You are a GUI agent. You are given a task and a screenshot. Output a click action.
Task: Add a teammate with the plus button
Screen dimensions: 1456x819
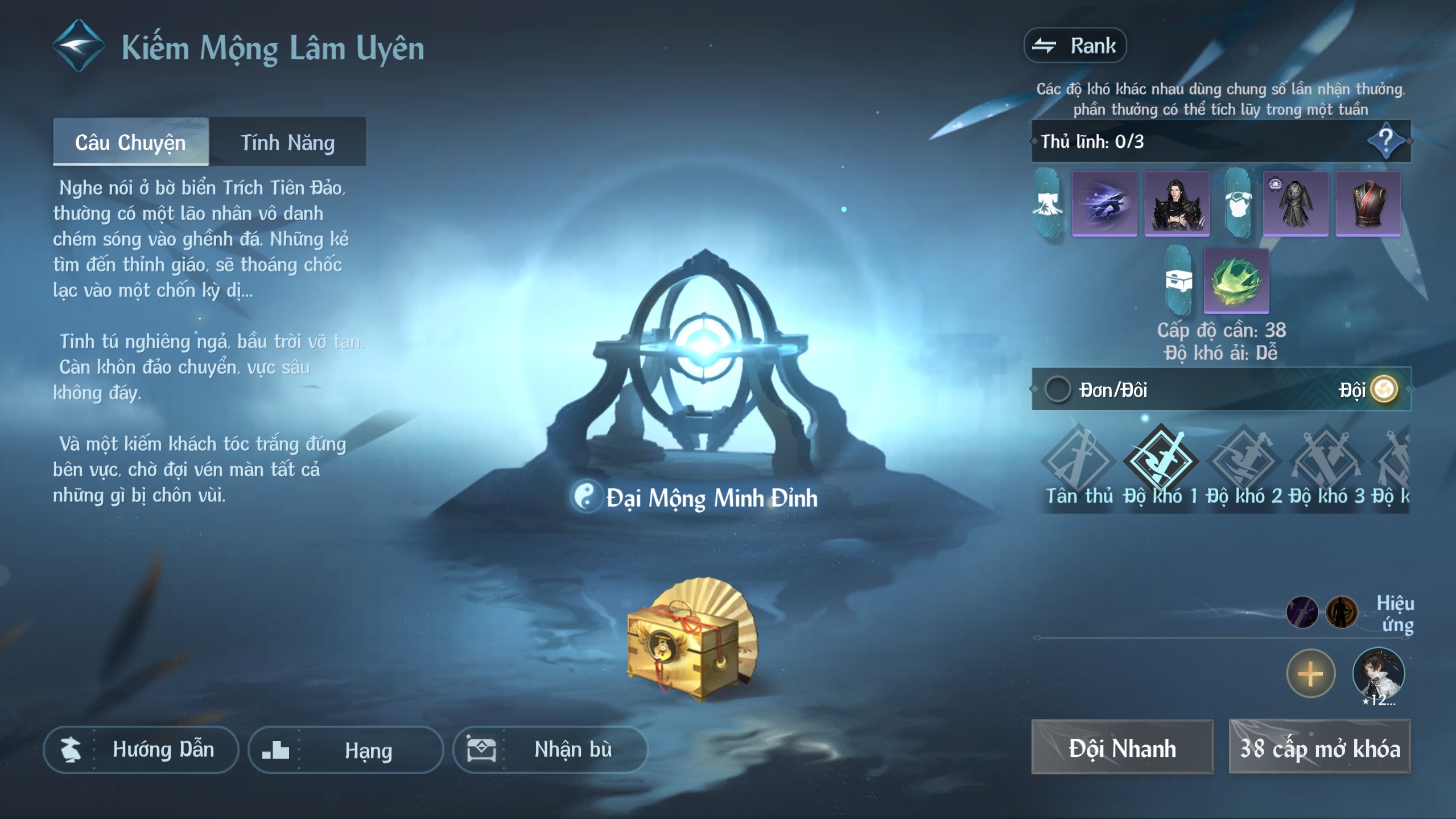pyautogui.click(x=1310, y=674)
